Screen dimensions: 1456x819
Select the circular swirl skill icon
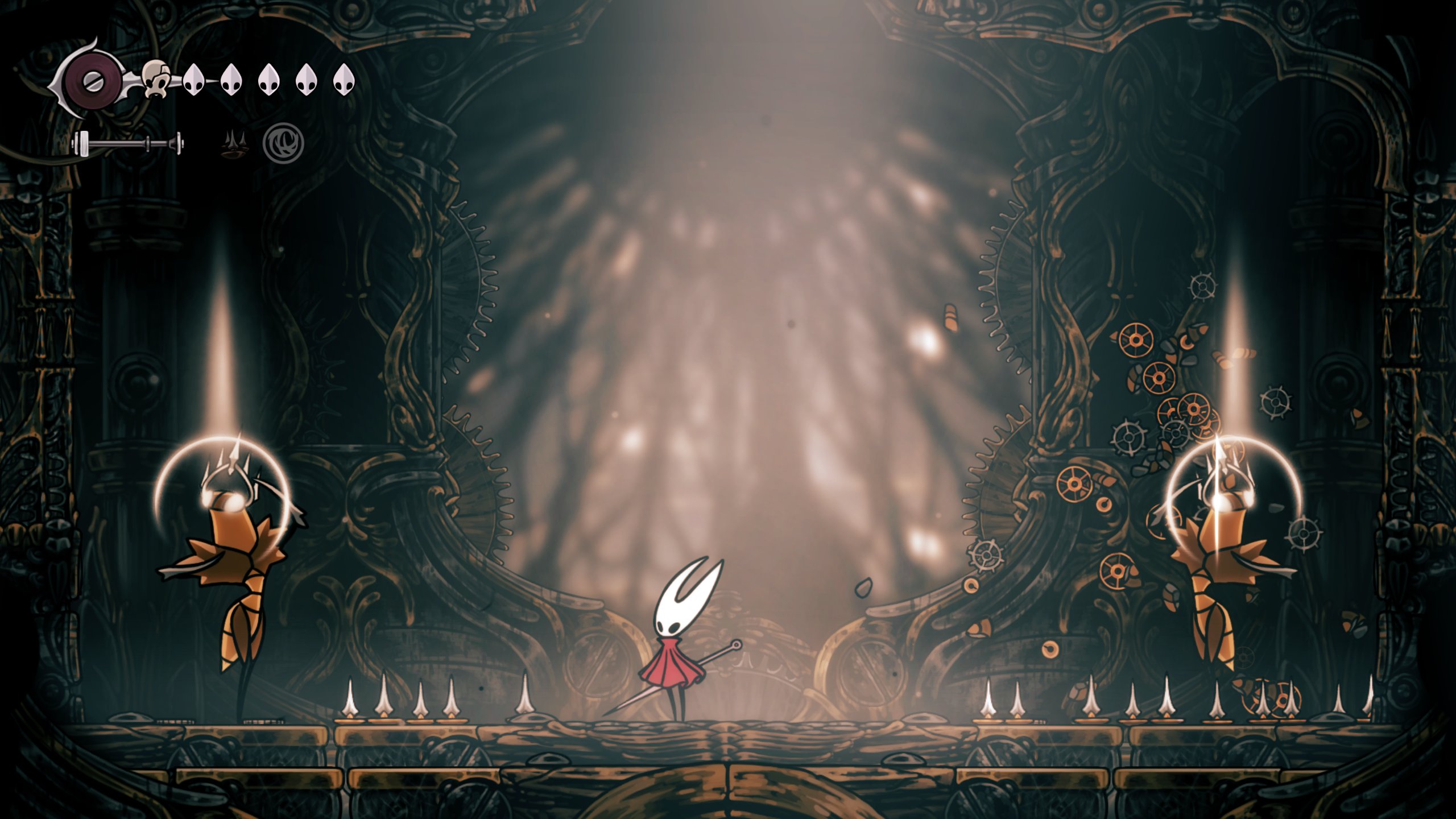(x=283, y=143)
